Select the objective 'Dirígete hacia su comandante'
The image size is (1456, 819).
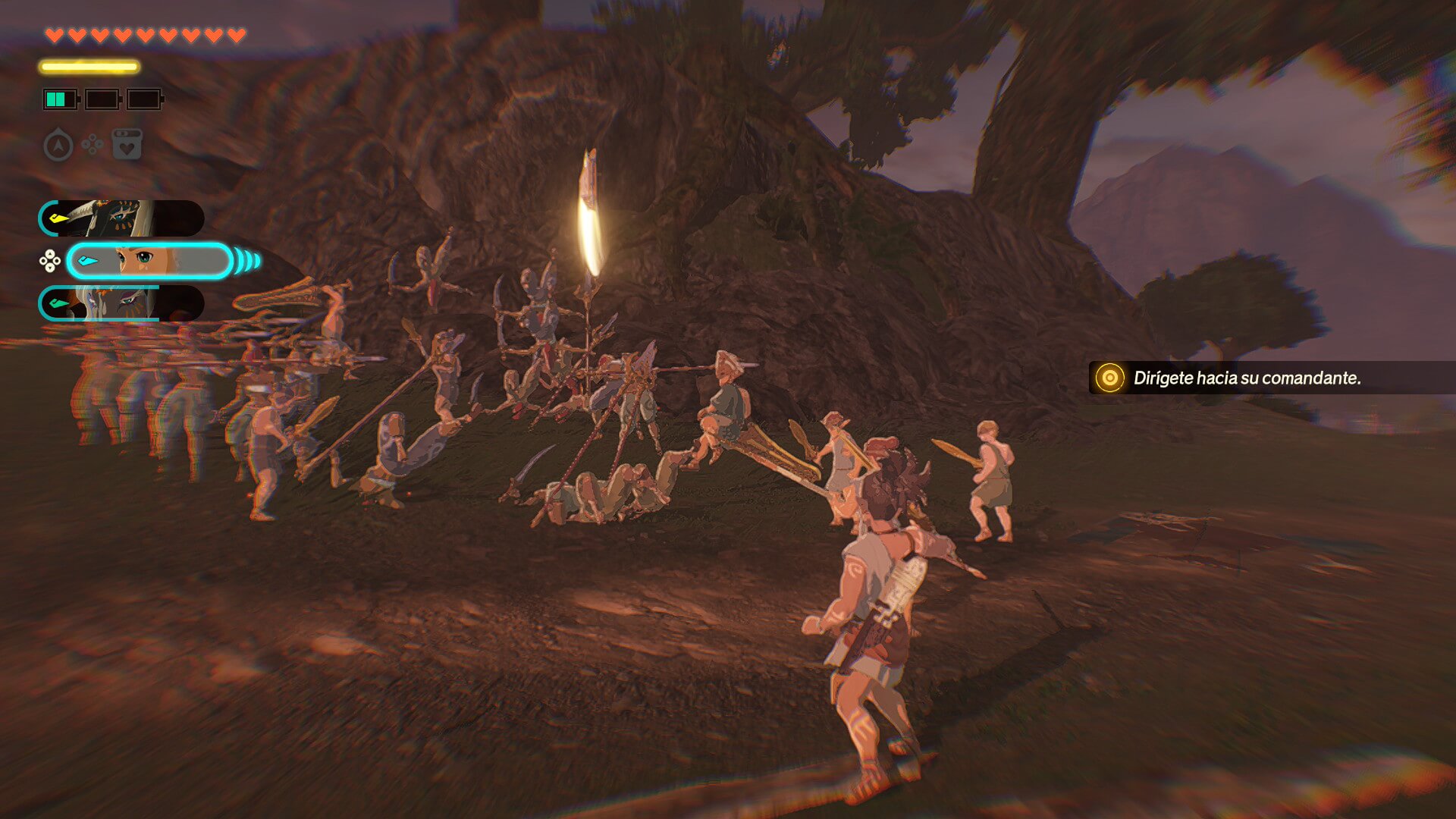(1246, 378)
